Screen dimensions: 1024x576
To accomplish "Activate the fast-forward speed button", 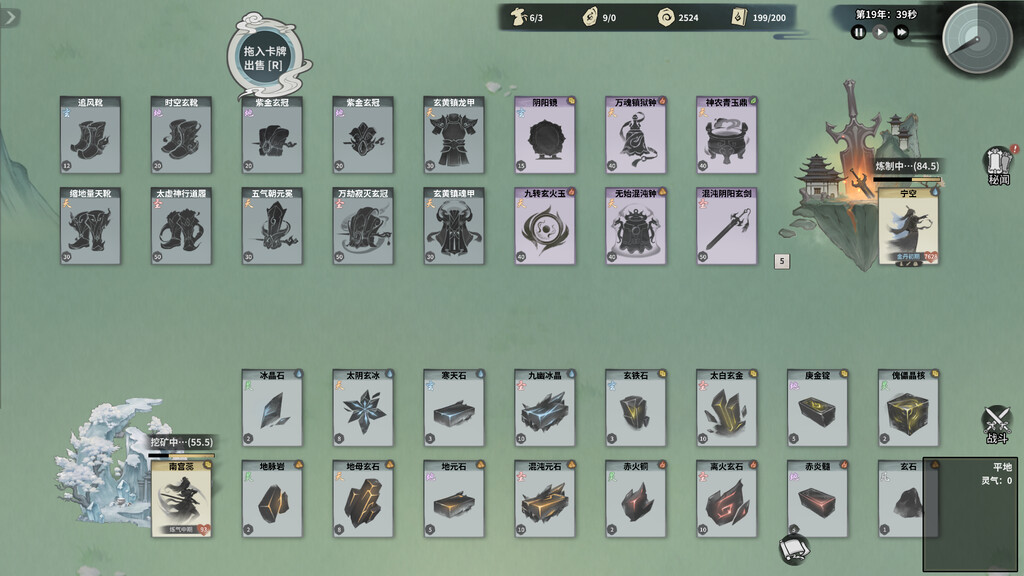I will [x=901, y=32].
